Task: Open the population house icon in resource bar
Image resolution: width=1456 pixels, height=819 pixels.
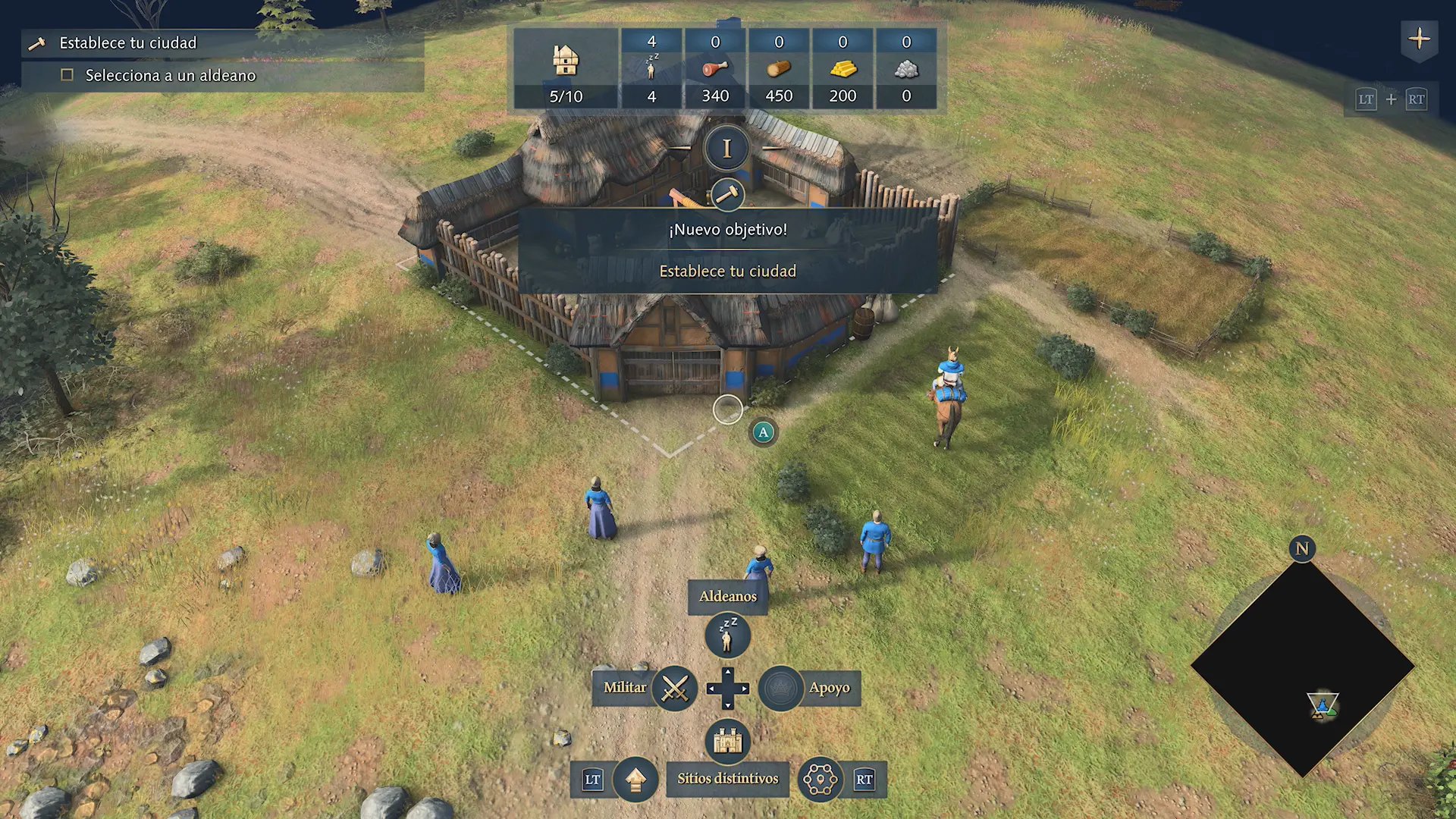Action: (x=566, y=61)
